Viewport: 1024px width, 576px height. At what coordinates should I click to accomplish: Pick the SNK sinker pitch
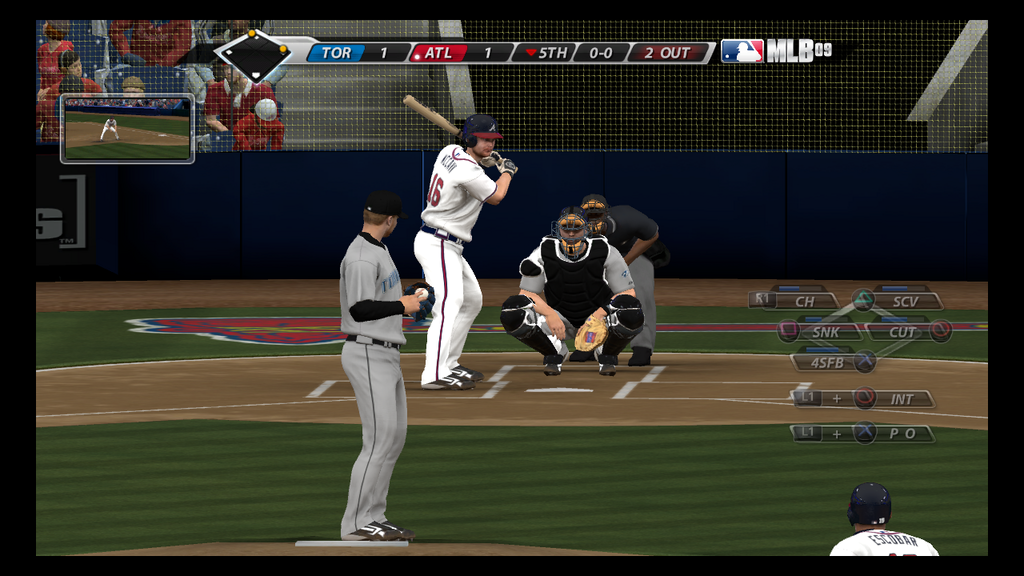[825, 331]
